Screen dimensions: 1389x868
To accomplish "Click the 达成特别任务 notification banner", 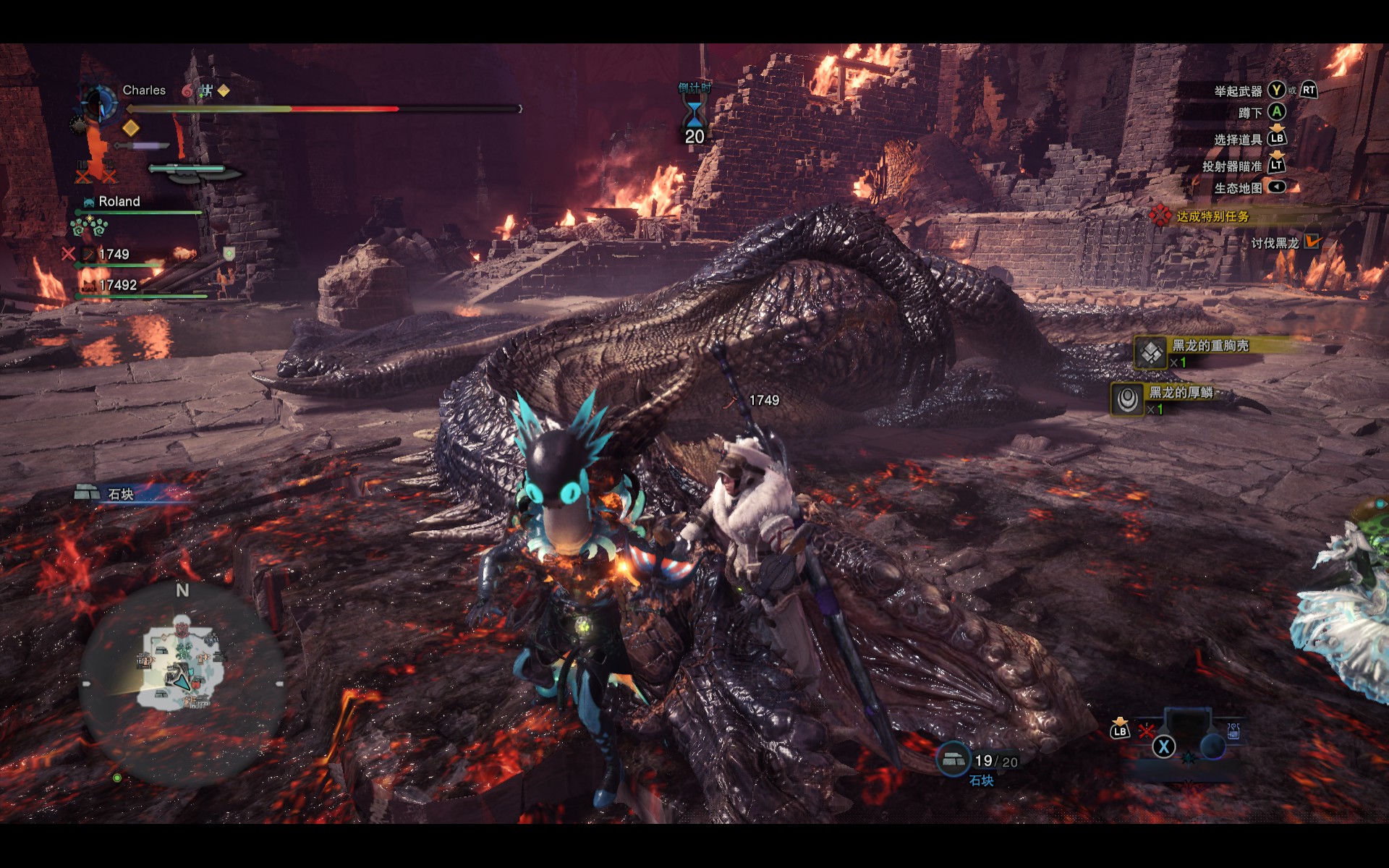I will tap(1212, 216).
